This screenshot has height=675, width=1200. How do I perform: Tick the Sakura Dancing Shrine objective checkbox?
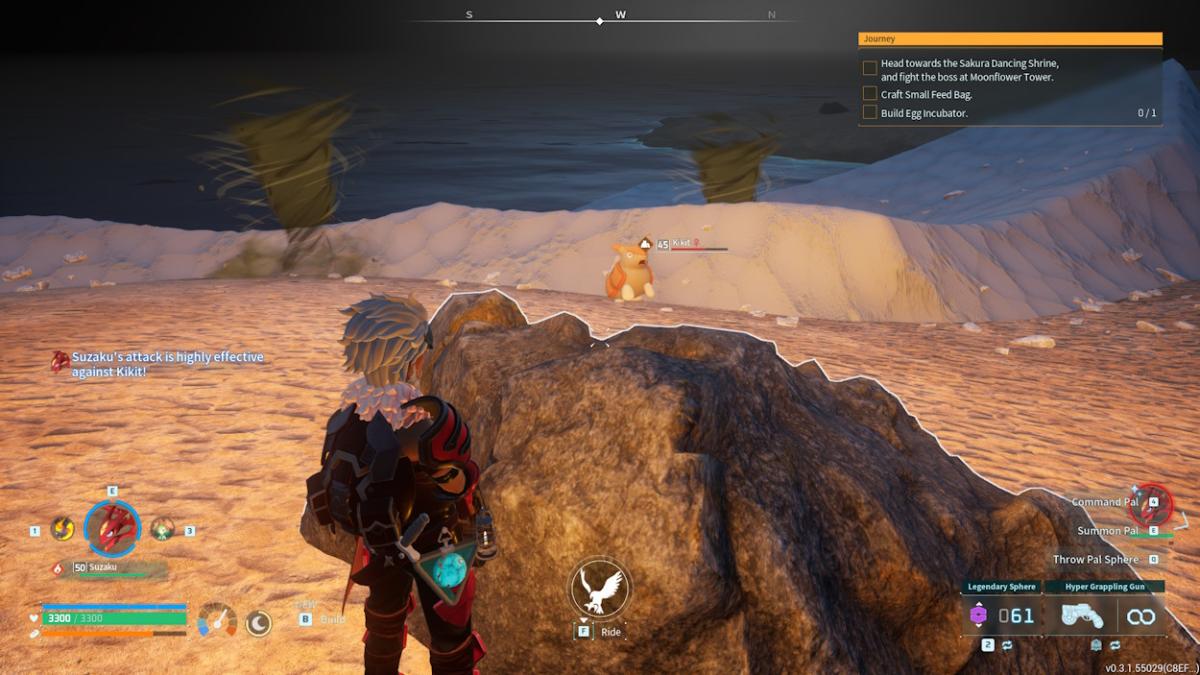(x=870, y=69)
